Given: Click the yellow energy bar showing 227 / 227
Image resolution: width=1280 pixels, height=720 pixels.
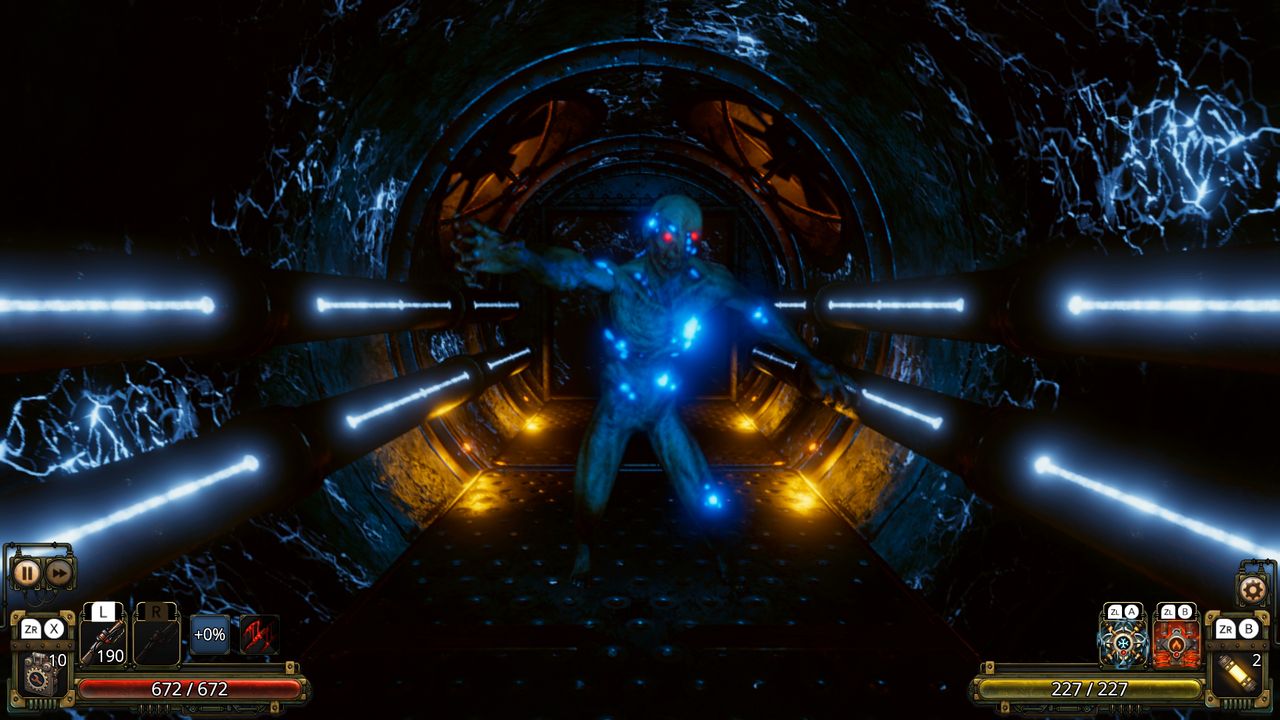Looking at the screenshot, I should [1090, 688].
